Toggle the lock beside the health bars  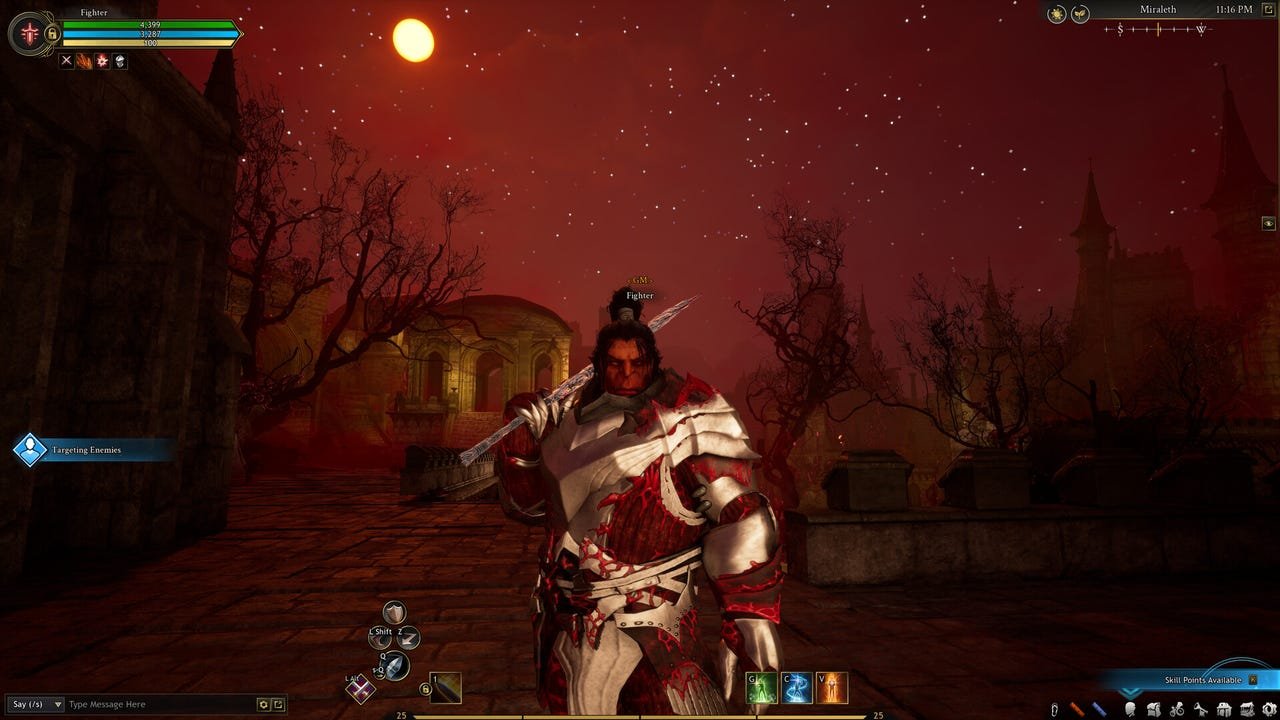pyautogui.click(x=52, y=34)
